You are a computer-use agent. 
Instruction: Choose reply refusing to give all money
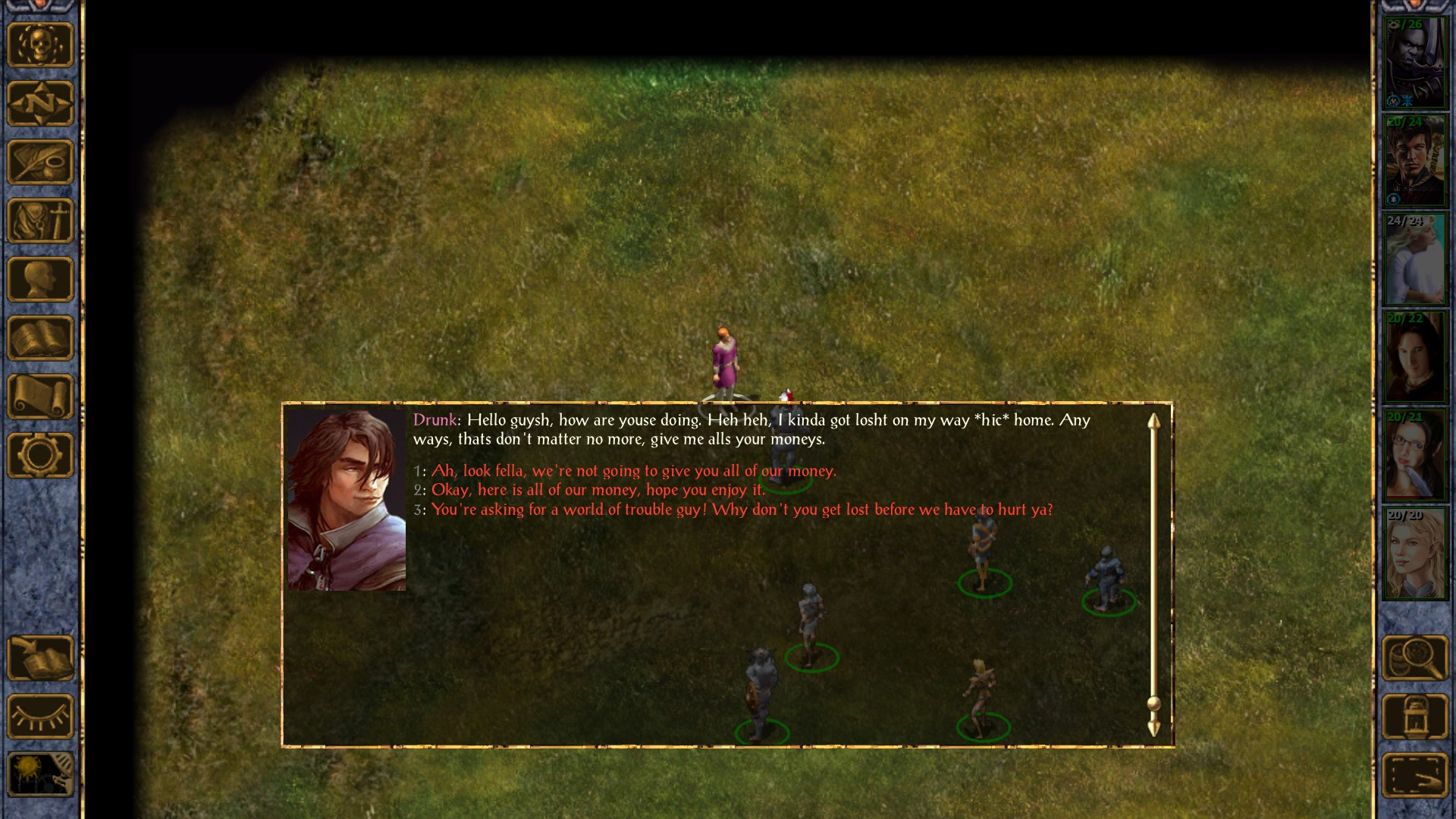(x=633, y=471)
